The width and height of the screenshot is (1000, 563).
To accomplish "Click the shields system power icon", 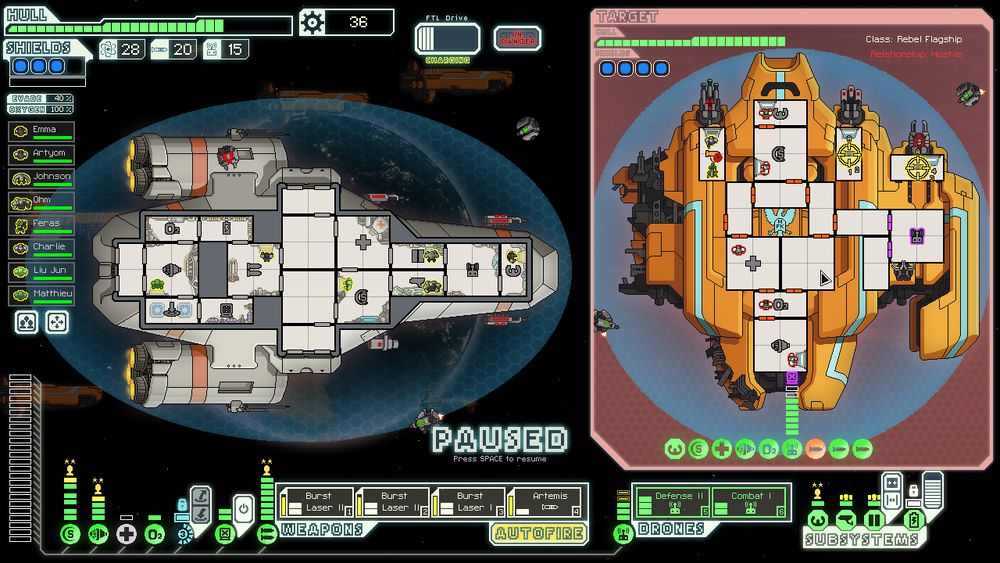I will pyautogui.click(x=70, y=534).
